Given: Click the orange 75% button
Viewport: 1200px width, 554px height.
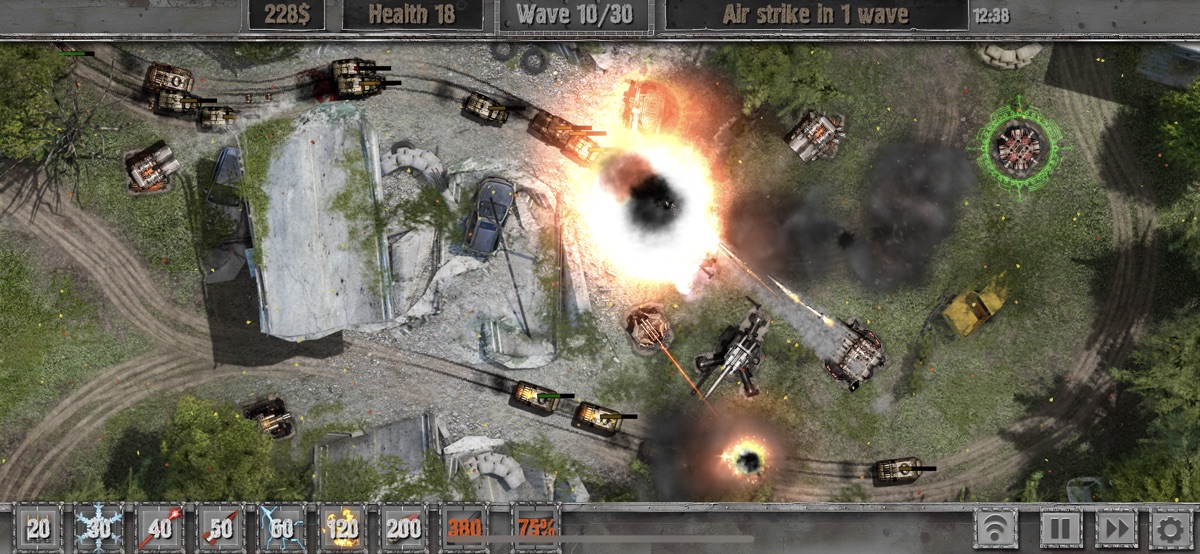Looking at the screenshot, I should point(535,528).
